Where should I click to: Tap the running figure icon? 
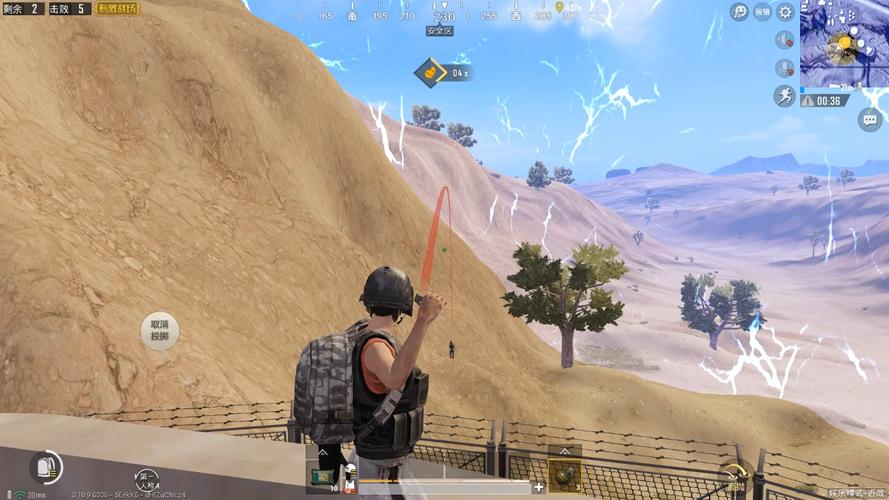785,96
